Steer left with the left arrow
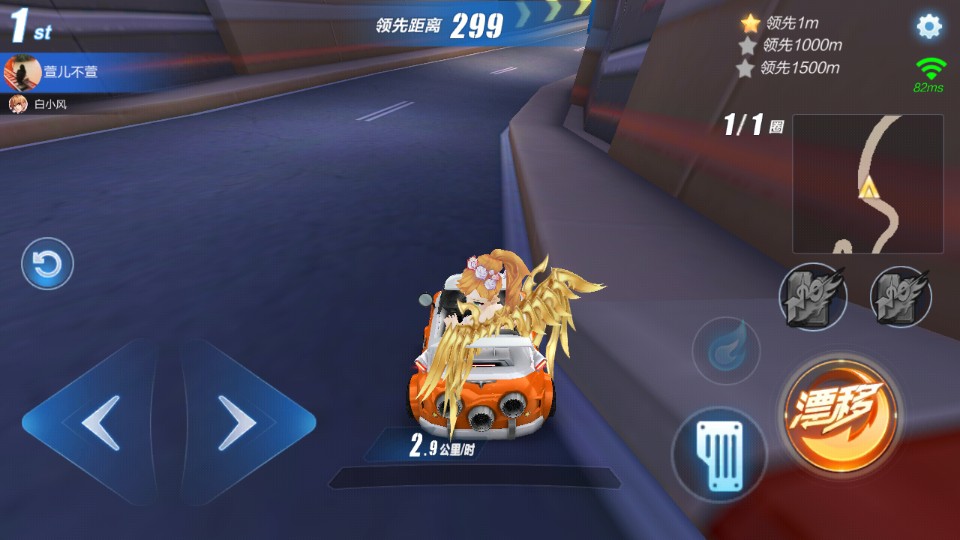 98,423
